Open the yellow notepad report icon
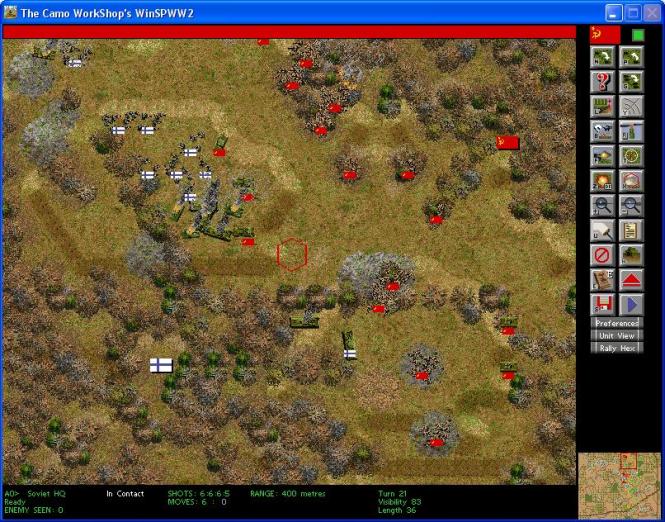Screen dimensions: 665x522 [x=631, y=230]
